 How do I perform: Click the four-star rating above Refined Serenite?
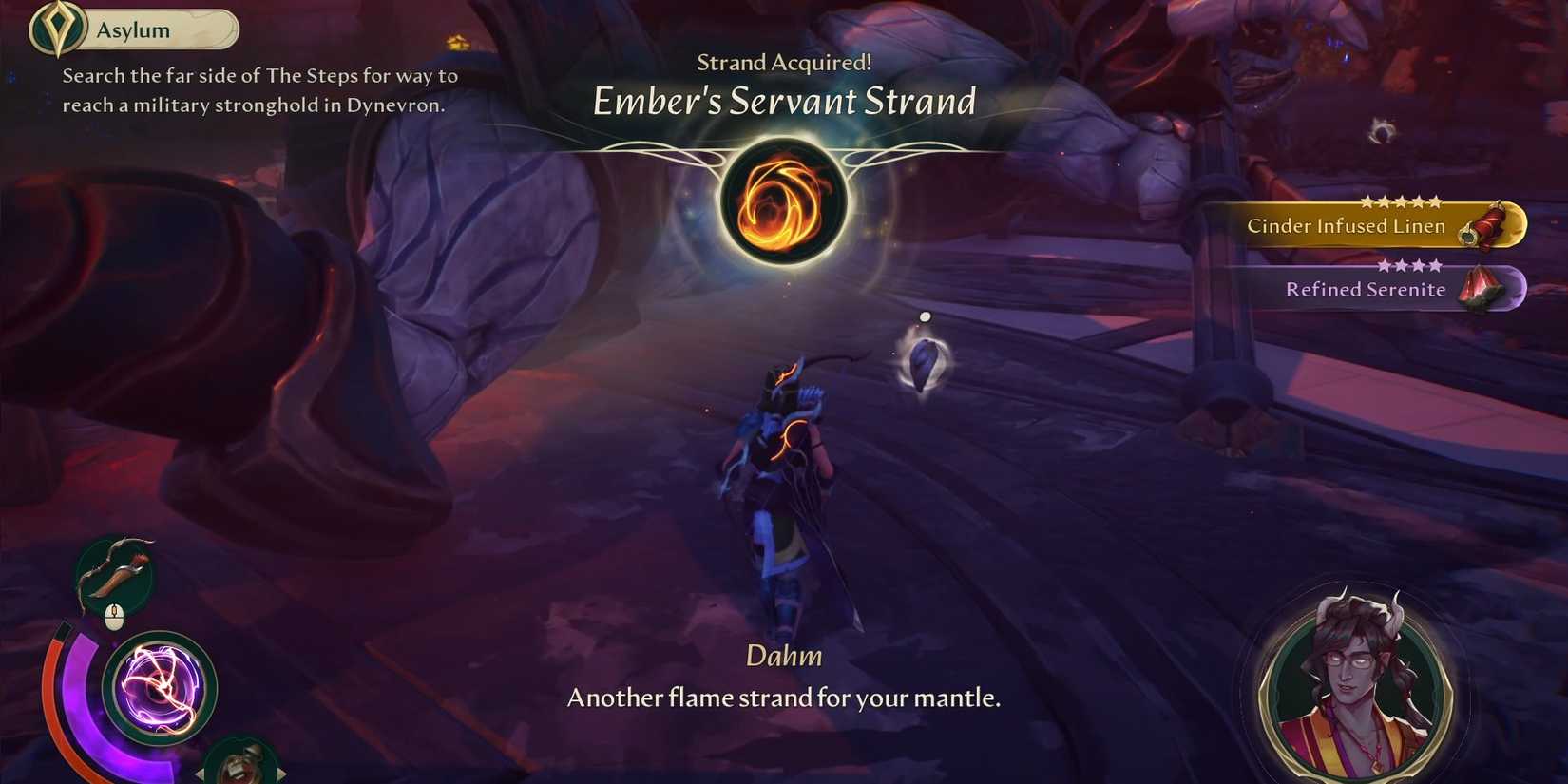click(1407, 265)
